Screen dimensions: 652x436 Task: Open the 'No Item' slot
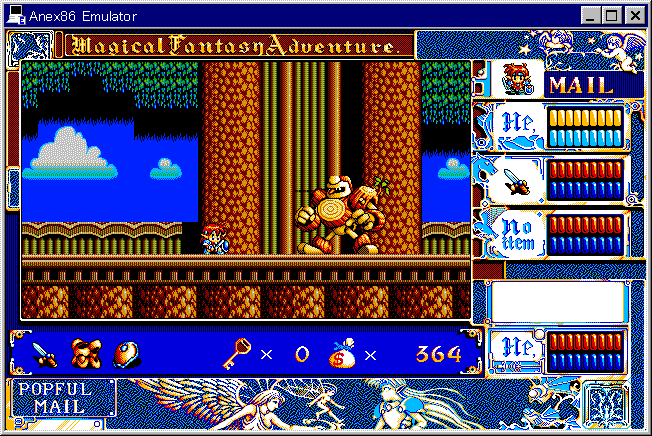pyautogui.click(x=512, y=233)
